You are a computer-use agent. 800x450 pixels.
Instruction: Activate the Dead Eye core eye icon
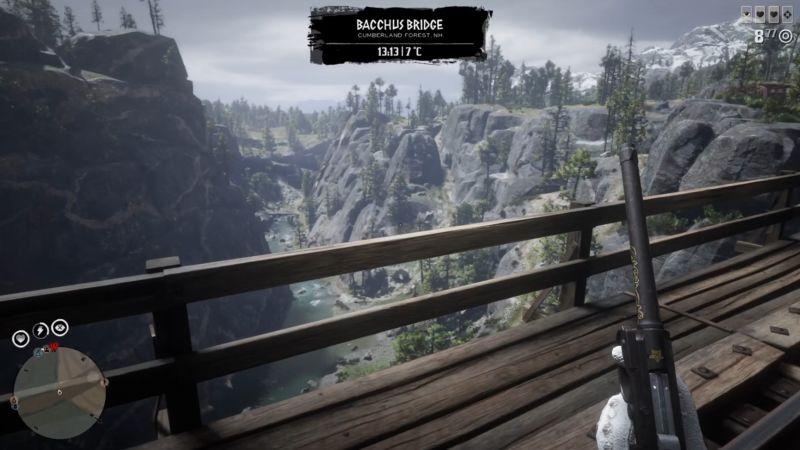(60, 326)
